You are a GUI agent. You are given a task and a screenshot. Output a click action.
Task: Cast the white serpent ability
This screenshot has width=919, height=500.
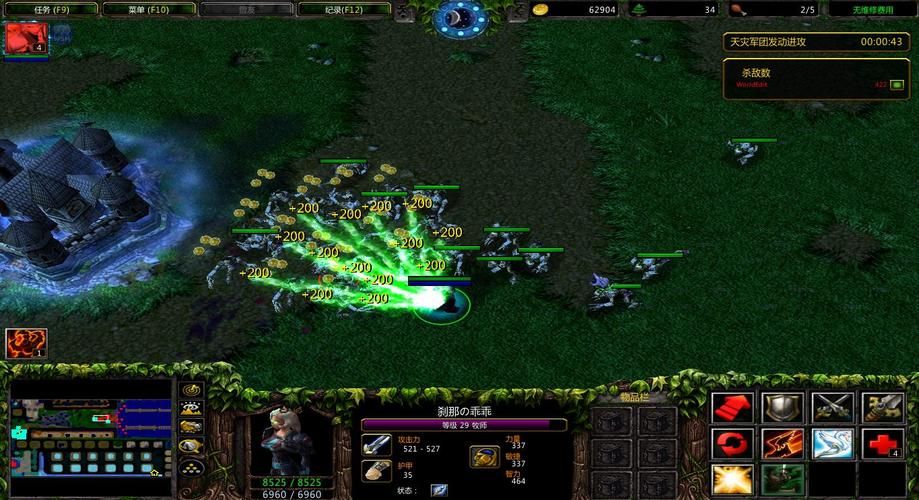[833, 443]
